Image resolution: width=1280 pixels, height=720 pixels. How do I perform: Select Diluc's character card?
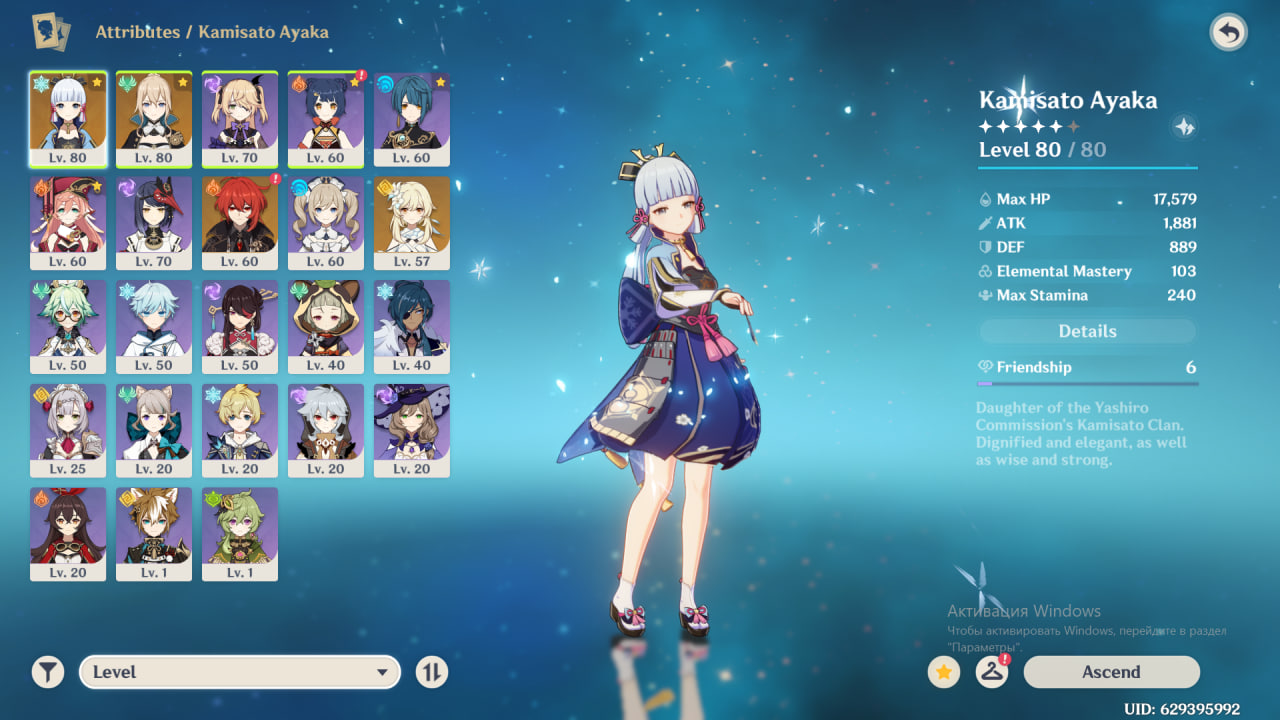240,222
